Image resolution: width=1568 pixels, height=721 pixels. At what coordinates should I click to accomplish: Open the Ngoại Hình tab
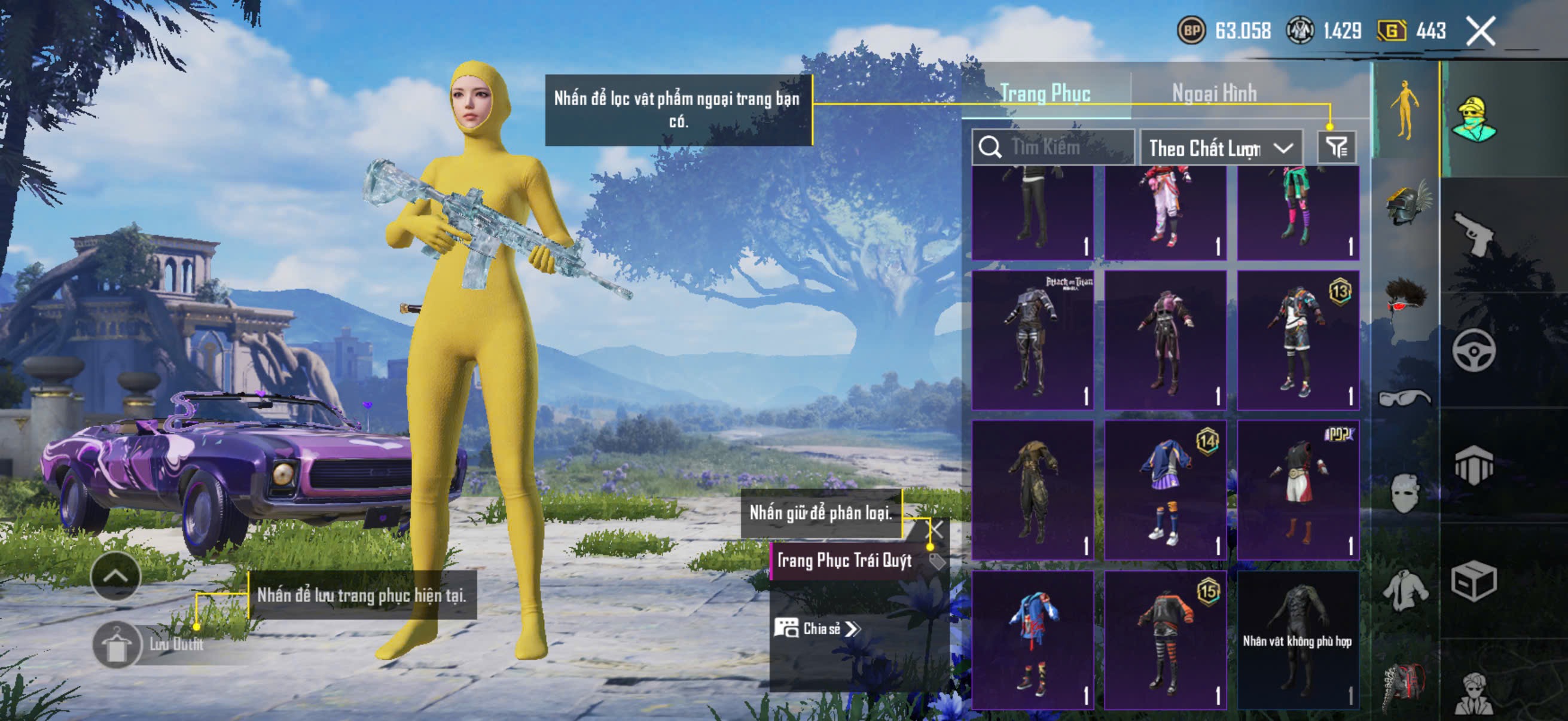pyautogui.click(x=1214, y=93)
